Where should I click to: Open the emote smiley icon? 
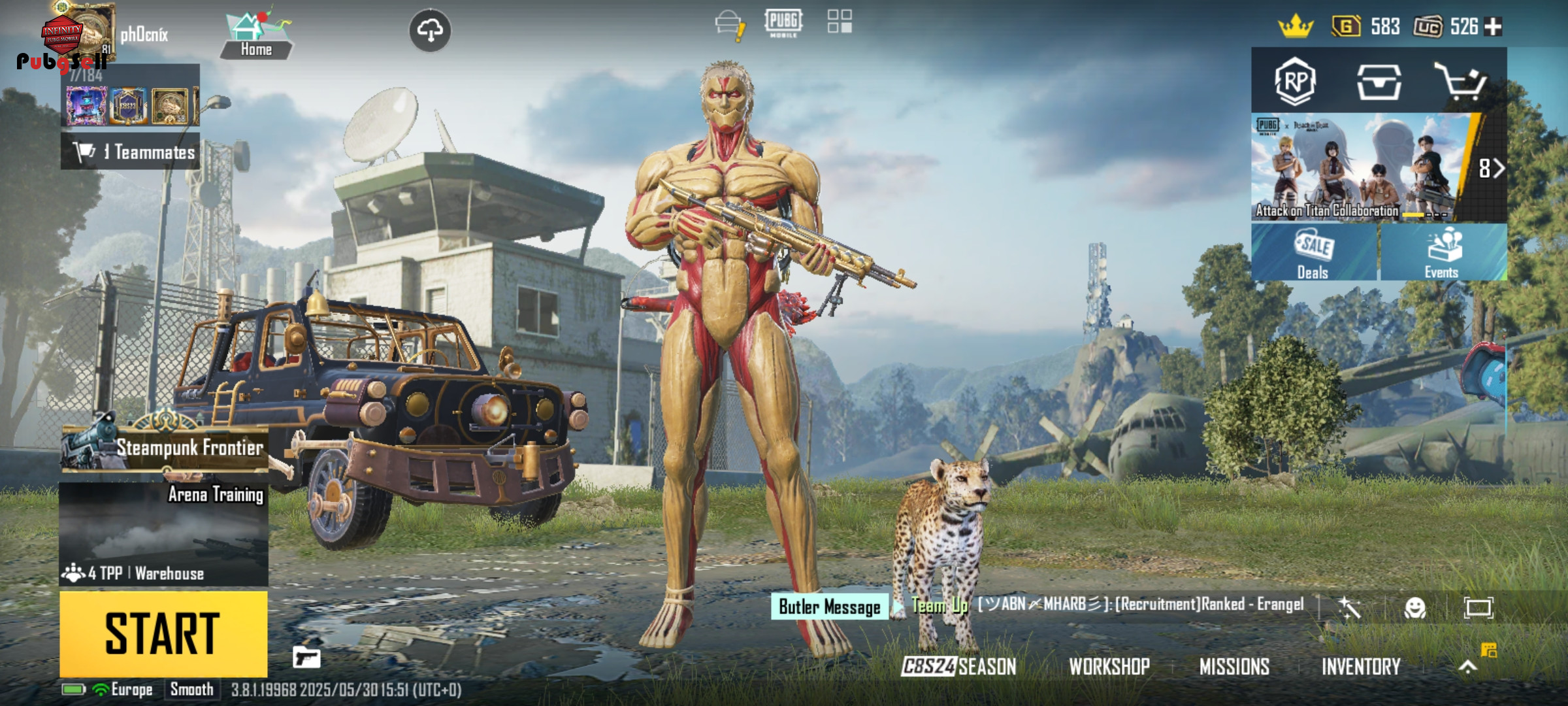1414,608
